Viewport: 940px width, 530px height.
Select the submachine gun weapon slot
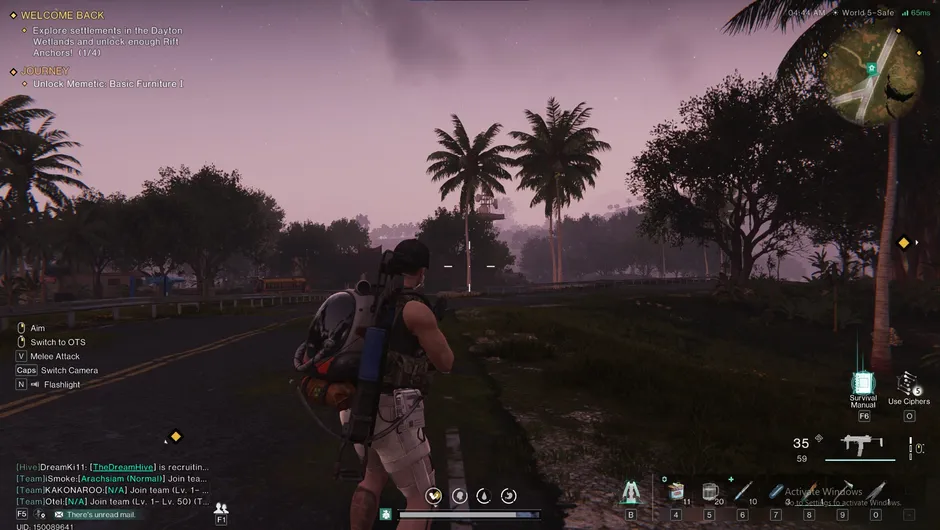858,444
